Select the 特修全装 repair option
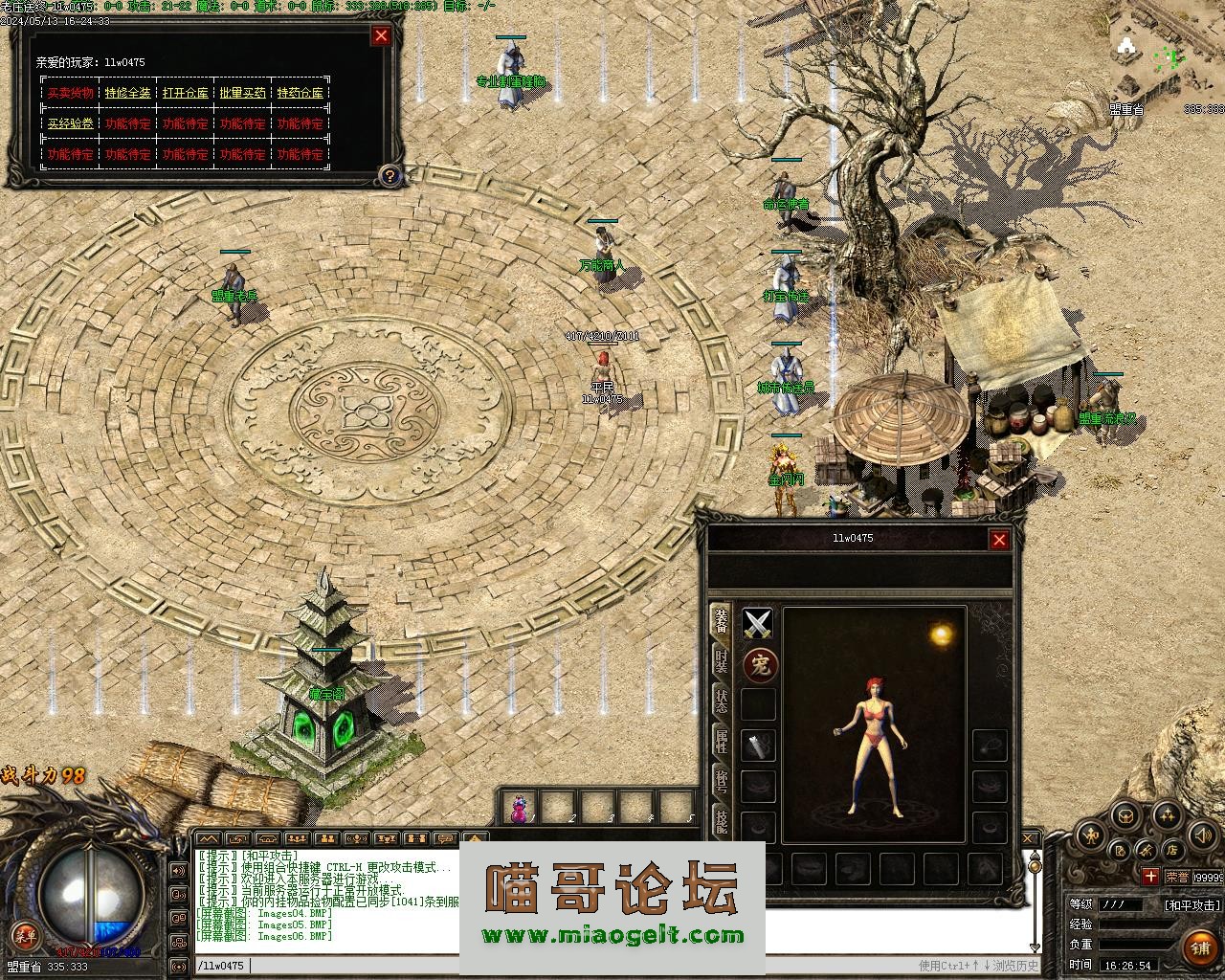Screen dimensions: 1225x980 coord(128,93)
